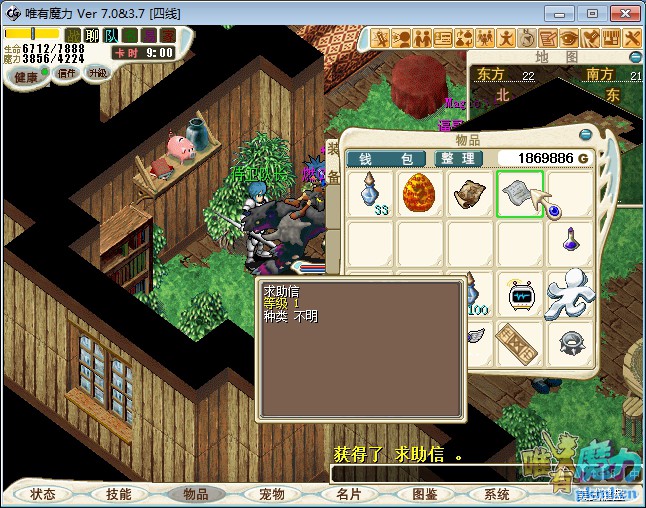Click the 钱包 wallet button
The width and height of the screenshot is (646, 508).
pyautogui.click(x=386, y=159)
